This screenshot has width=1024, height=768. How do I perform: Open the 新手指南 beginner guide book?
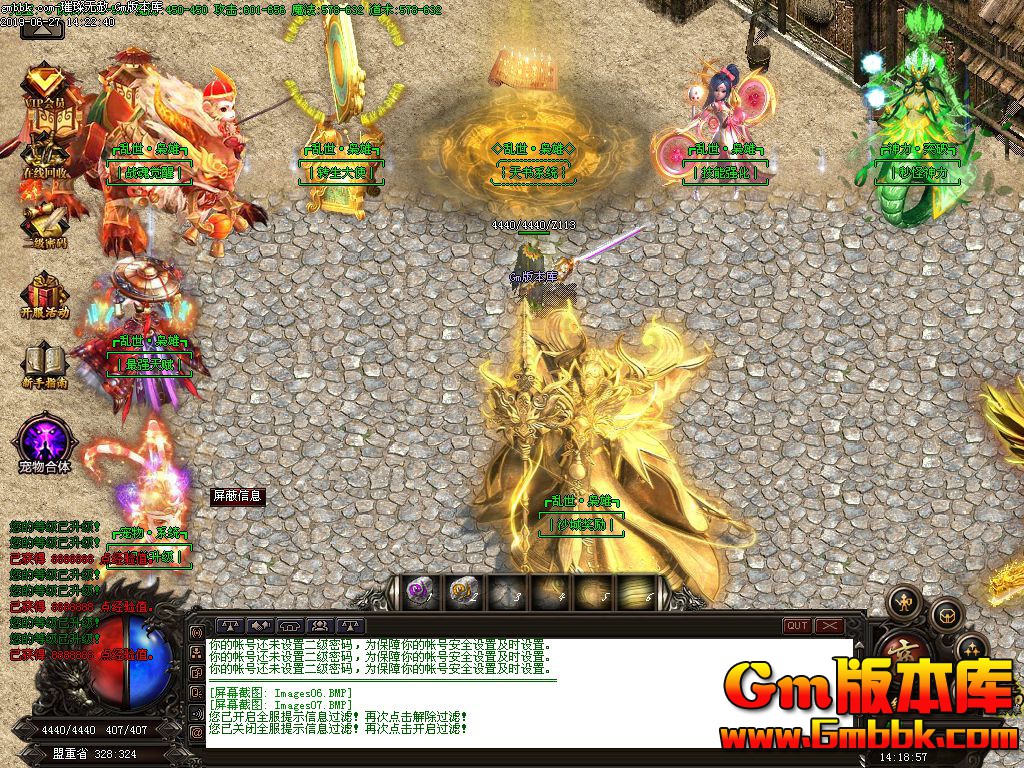tap(45, 364)
